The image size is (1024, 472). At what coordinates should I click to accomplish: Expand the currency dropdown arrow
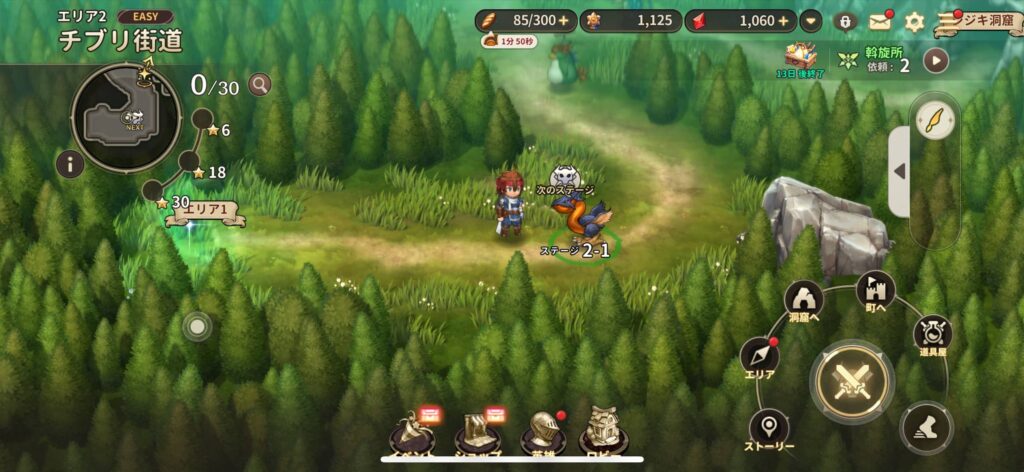pos(811,21)
